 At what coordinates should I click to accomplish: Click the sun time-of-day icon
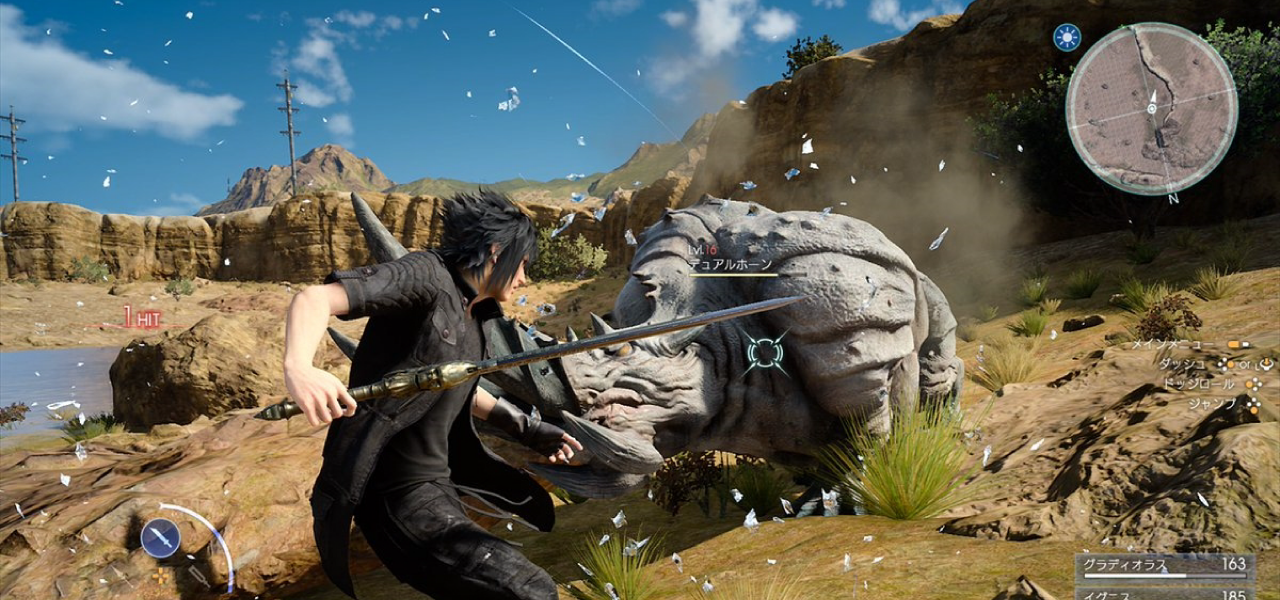1067,38
